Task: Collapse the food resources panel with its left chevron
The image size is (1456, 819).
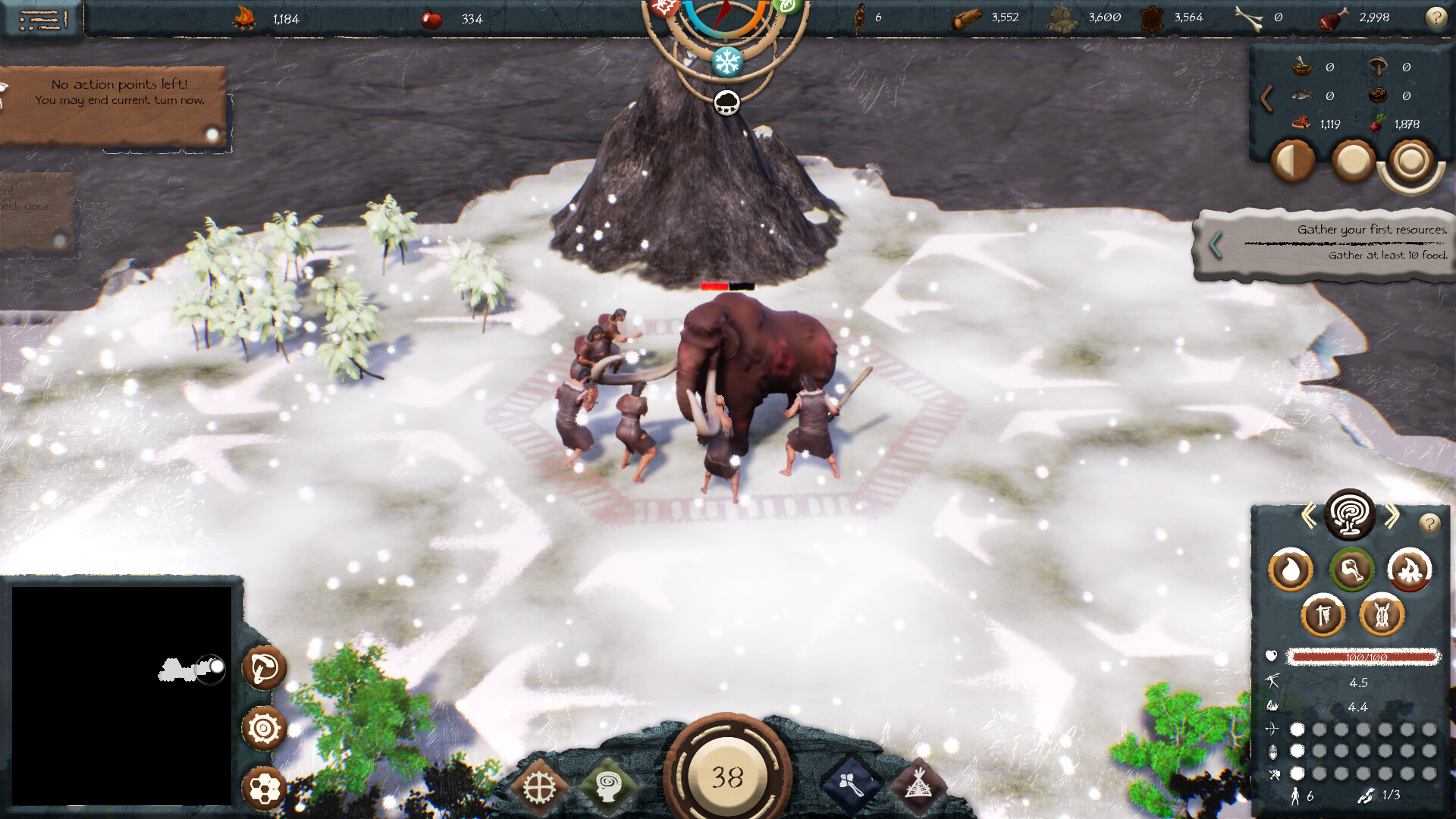Action: tap(1268, 96)
